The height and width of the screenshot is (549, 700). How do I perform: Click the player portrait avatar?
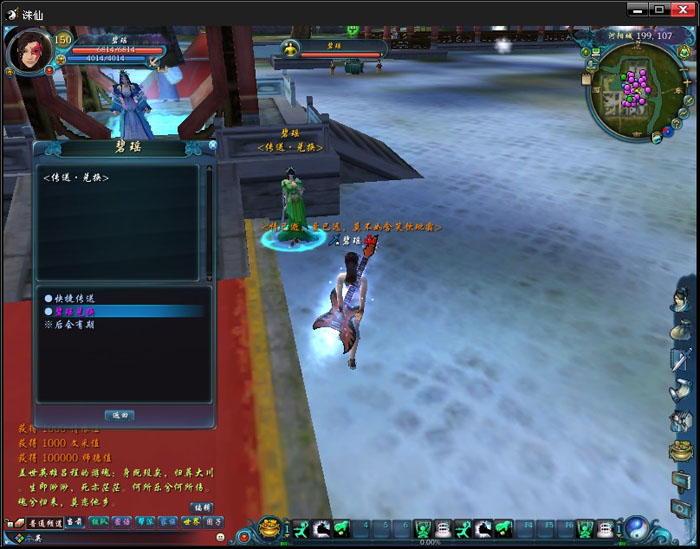click(29, 52)
